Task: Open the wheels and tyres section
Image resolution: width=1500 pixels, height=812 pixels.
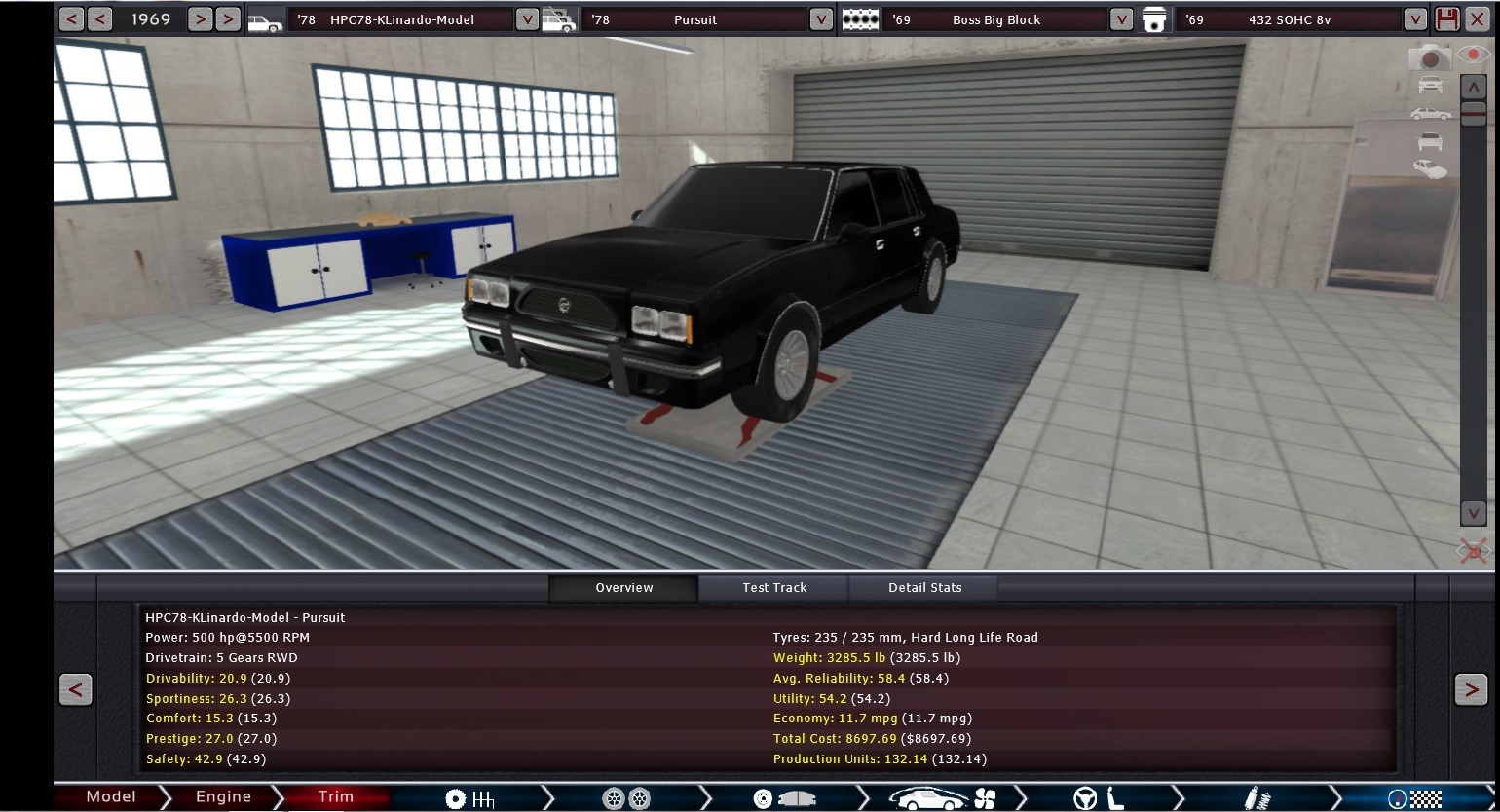Action: coord(626,799)
